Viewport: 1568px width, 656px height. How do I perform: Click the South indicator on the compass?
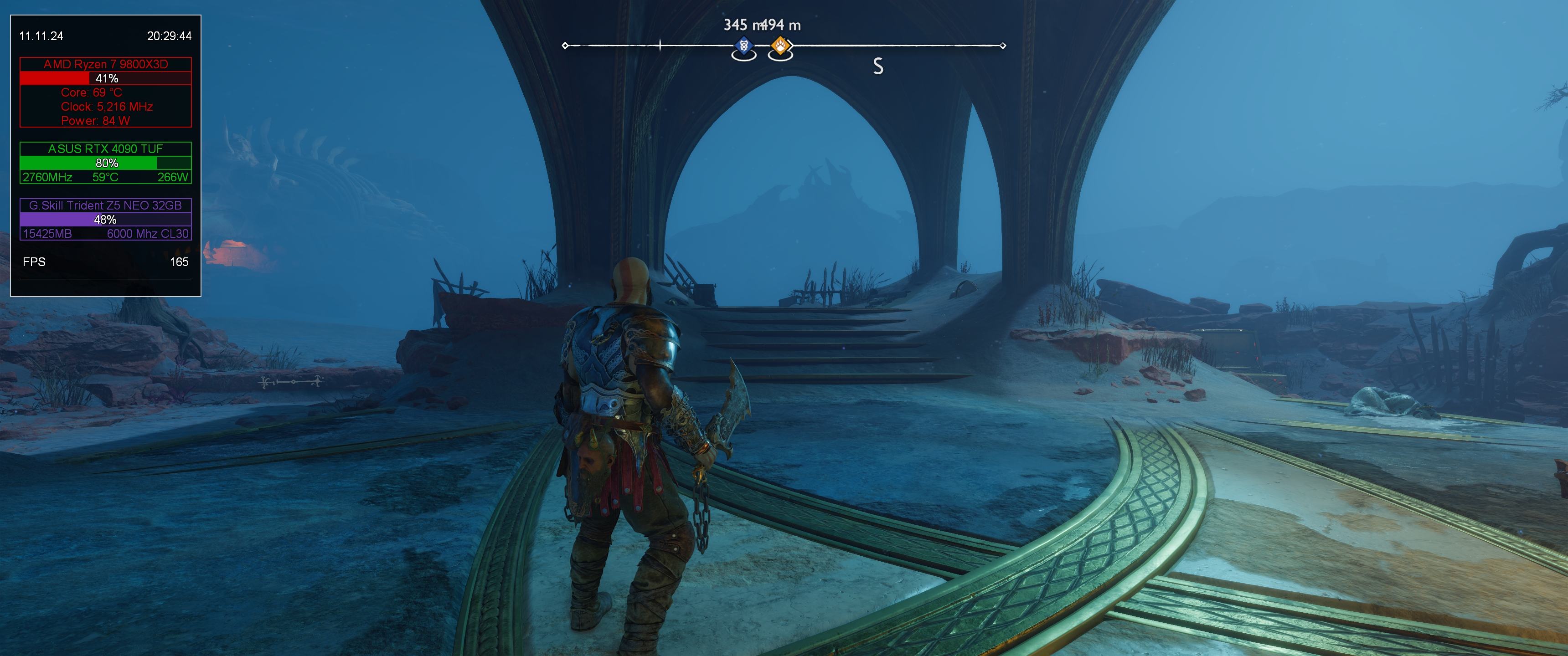click(878, 67)
